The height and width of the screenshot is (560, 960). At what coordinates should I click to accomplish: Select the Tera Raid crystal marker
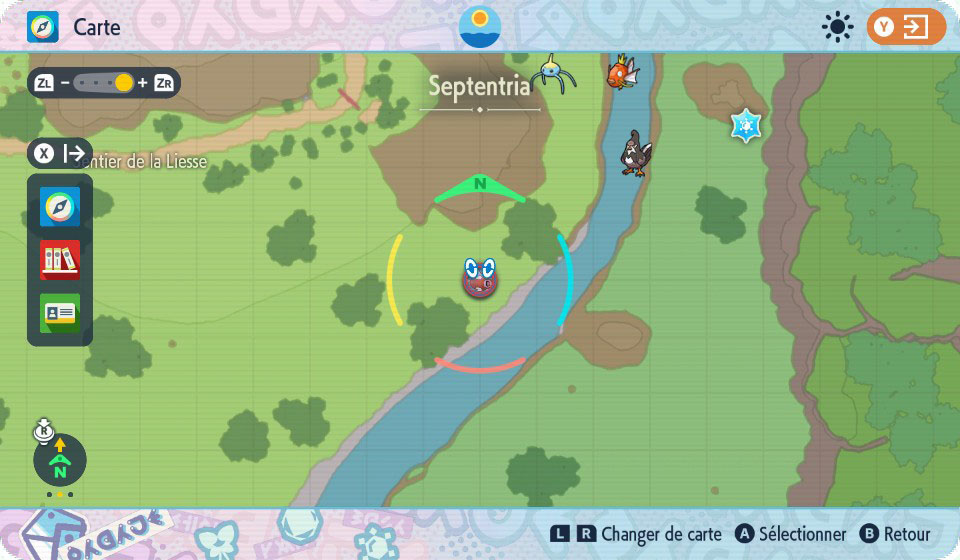coord(746,125)
